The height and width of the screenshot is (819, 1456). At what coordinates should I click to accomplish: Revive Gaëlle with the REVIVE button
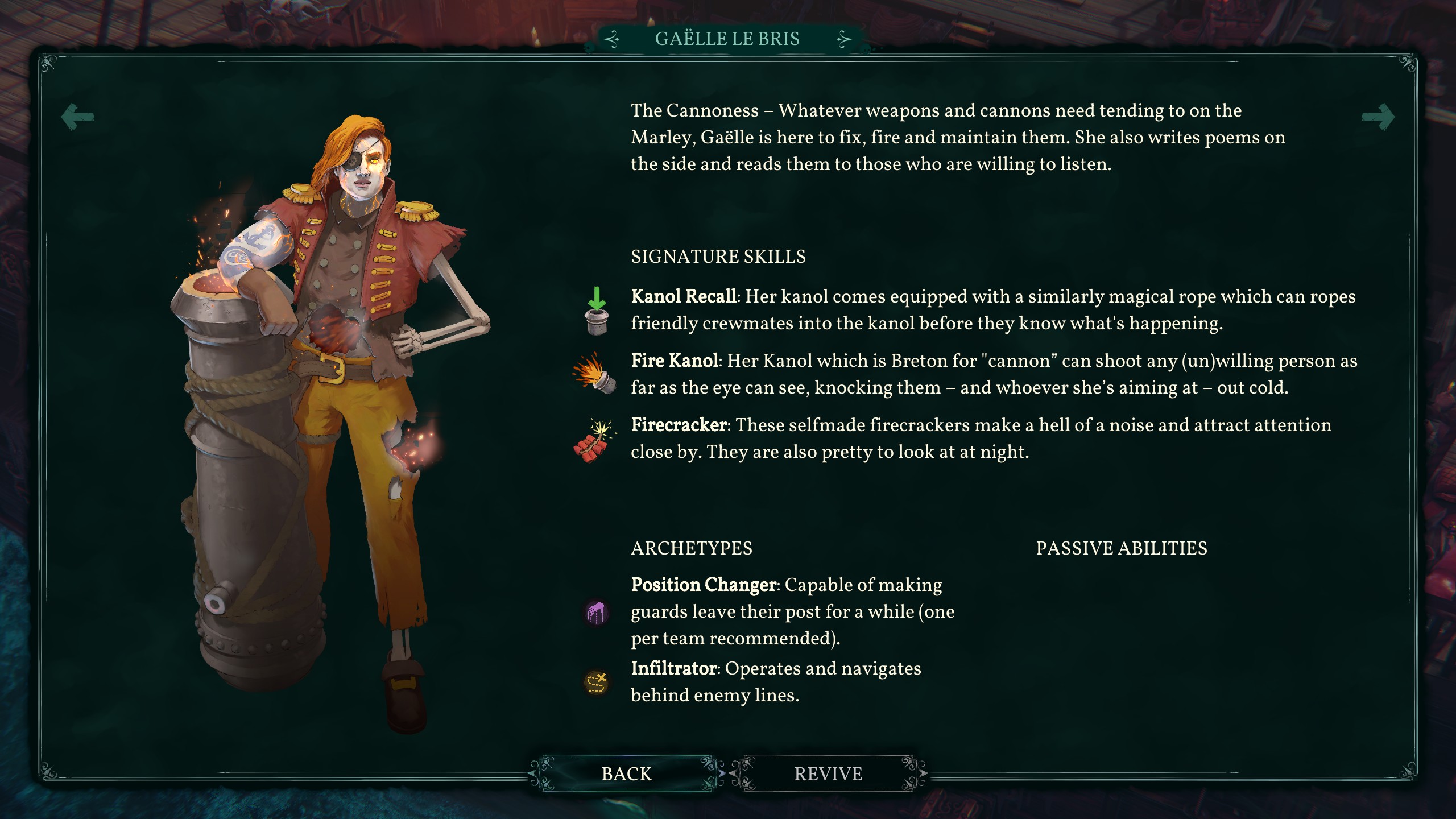828,774
